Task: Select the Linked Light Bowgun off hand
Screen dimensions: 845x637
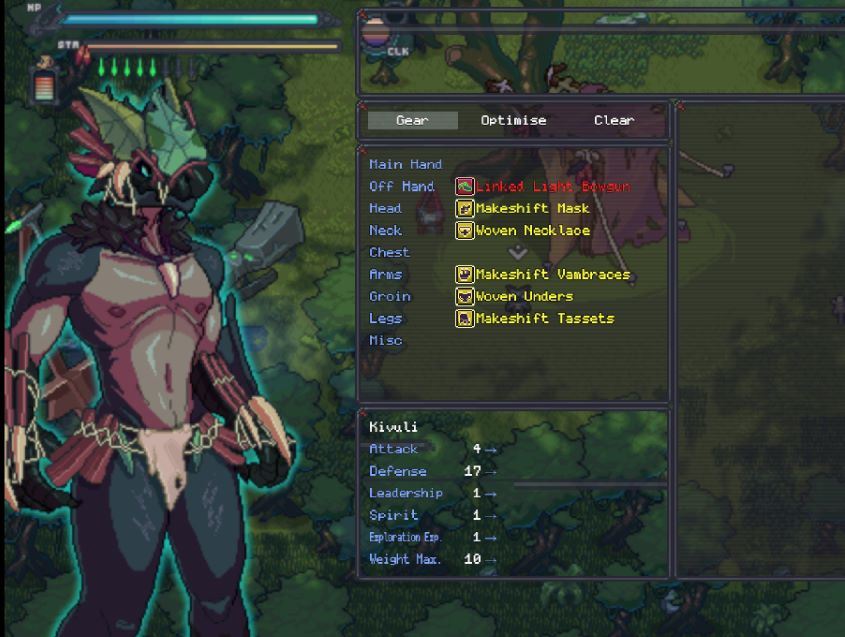Action: tap(552, 186)
